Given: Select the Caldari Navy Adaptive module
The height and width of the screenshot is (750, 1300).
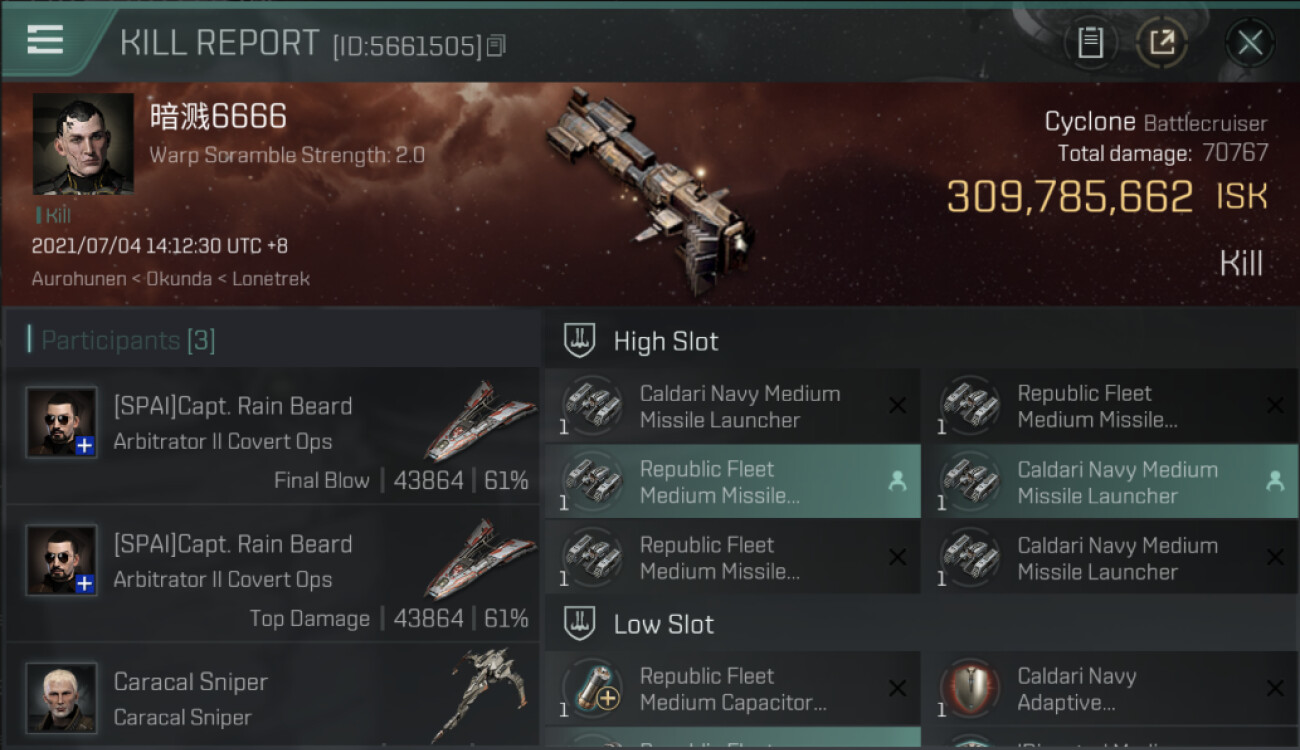Looking at the screenshot, I should point(1109,689).
